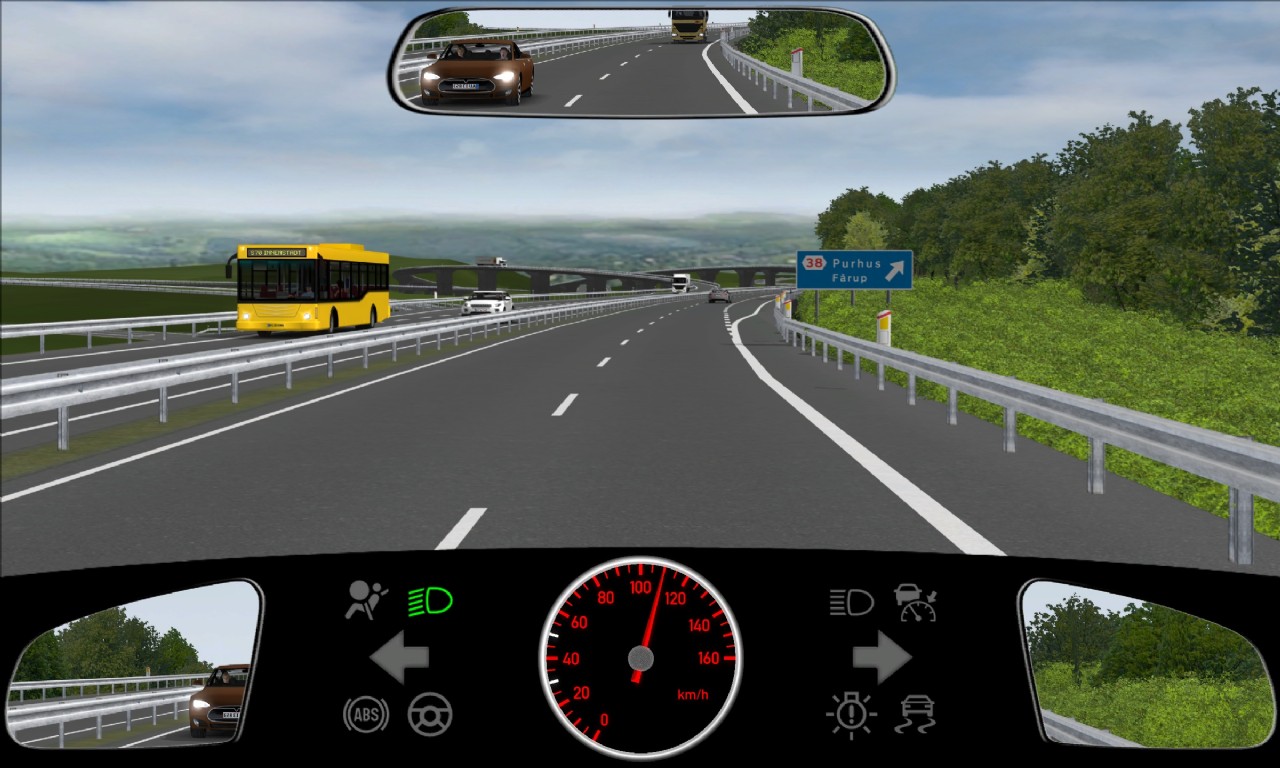
Task: Click the power steering wheel icon
Action: coord(428,715)
